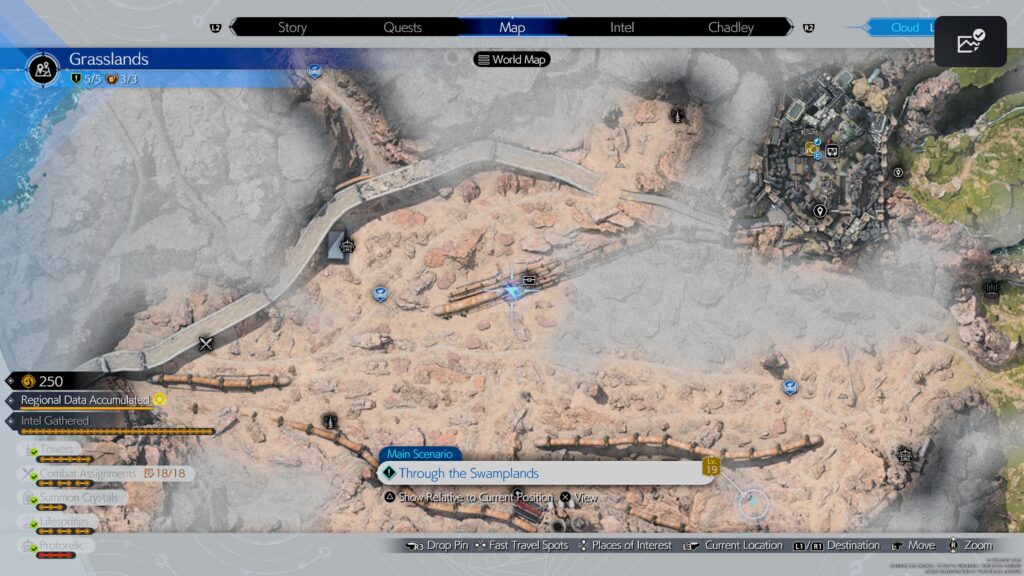Click the Grasslands region header
Viewport: 1024px width, 576px height.
tap(108, 60)
